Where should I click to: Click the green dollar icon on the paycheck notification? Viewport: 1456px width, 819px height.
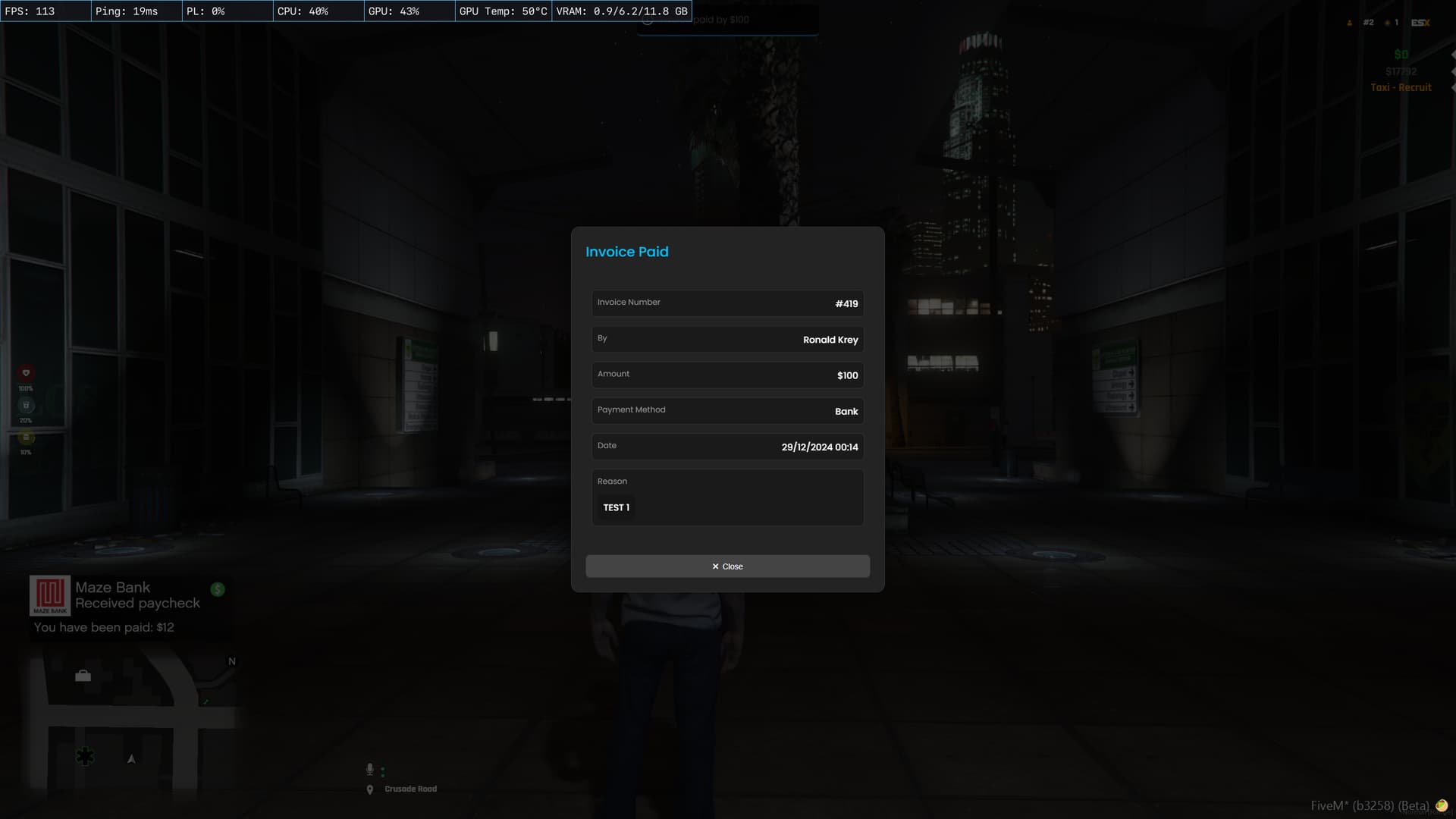[217, 588]
